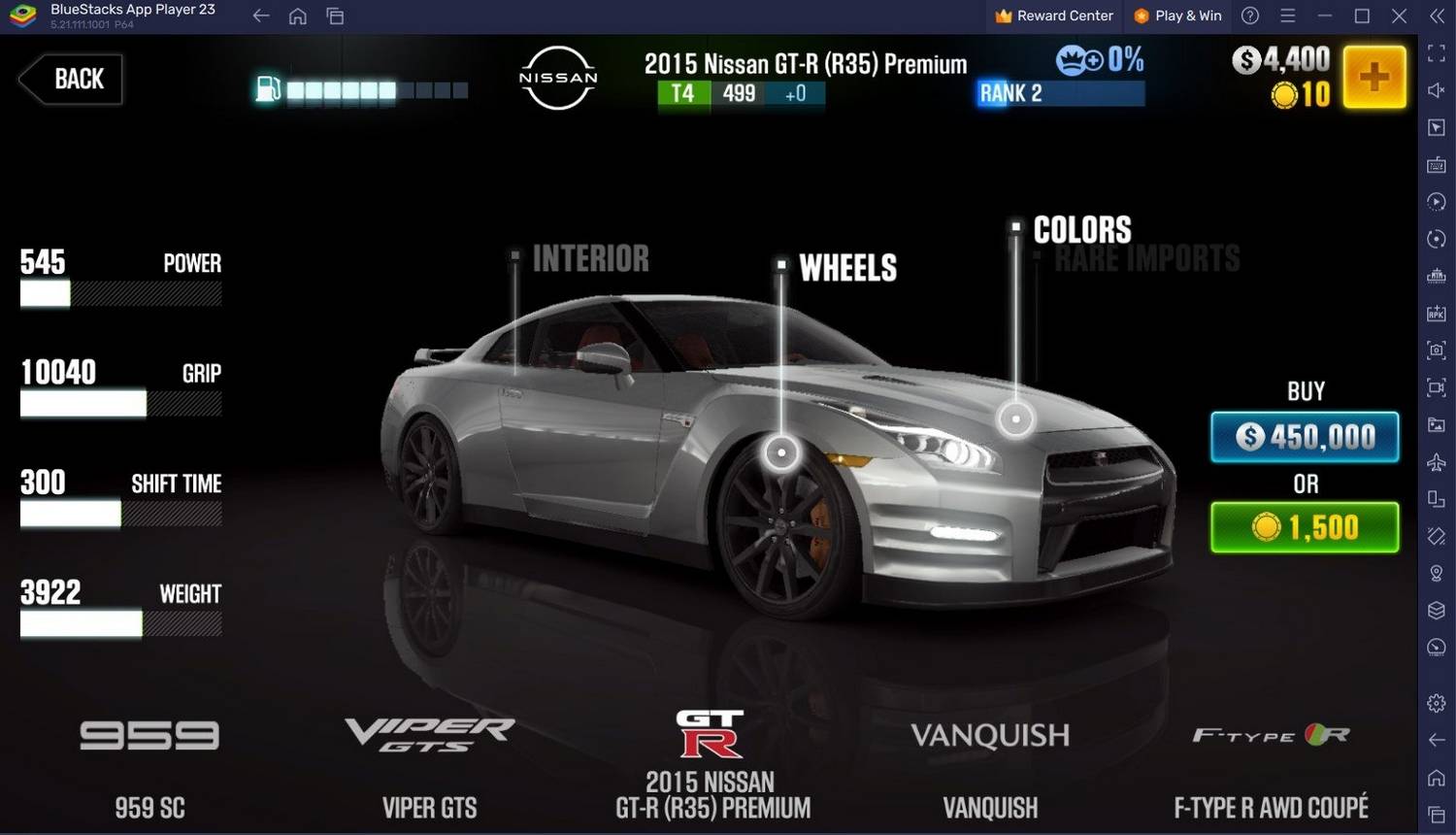The image size is (1456, 835).
Task: Close the BlueStacks window
Action: [1399, 16]
